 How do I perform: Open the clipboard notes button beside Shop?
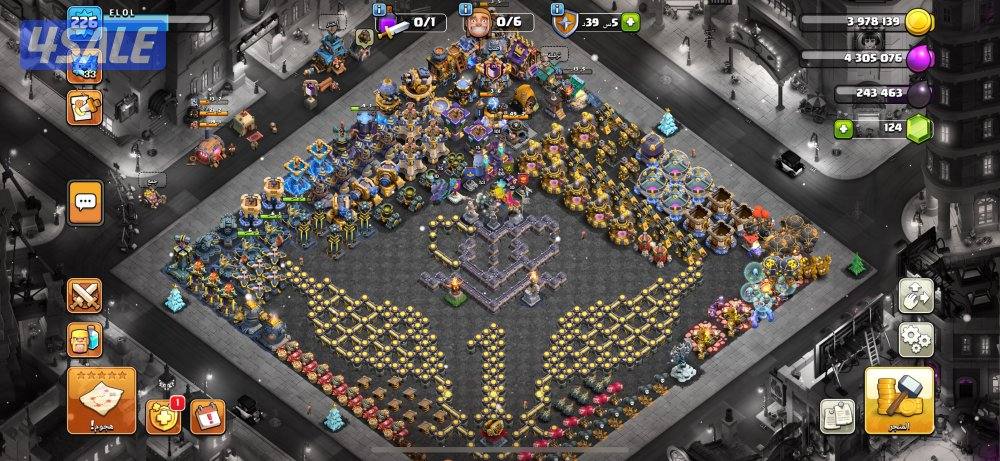(836, 416)
